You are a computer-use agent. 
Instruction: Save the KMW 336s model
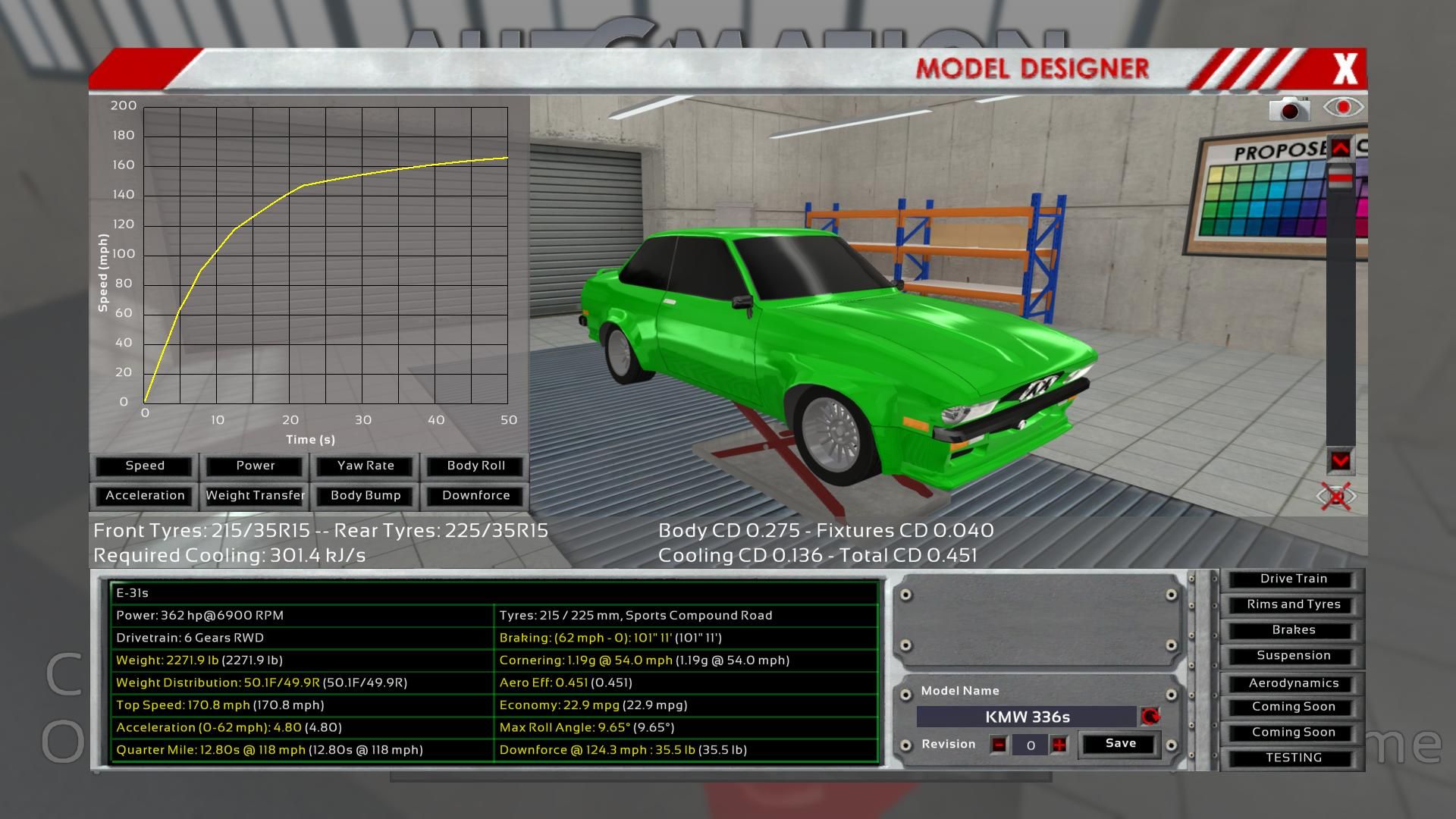1120,744
